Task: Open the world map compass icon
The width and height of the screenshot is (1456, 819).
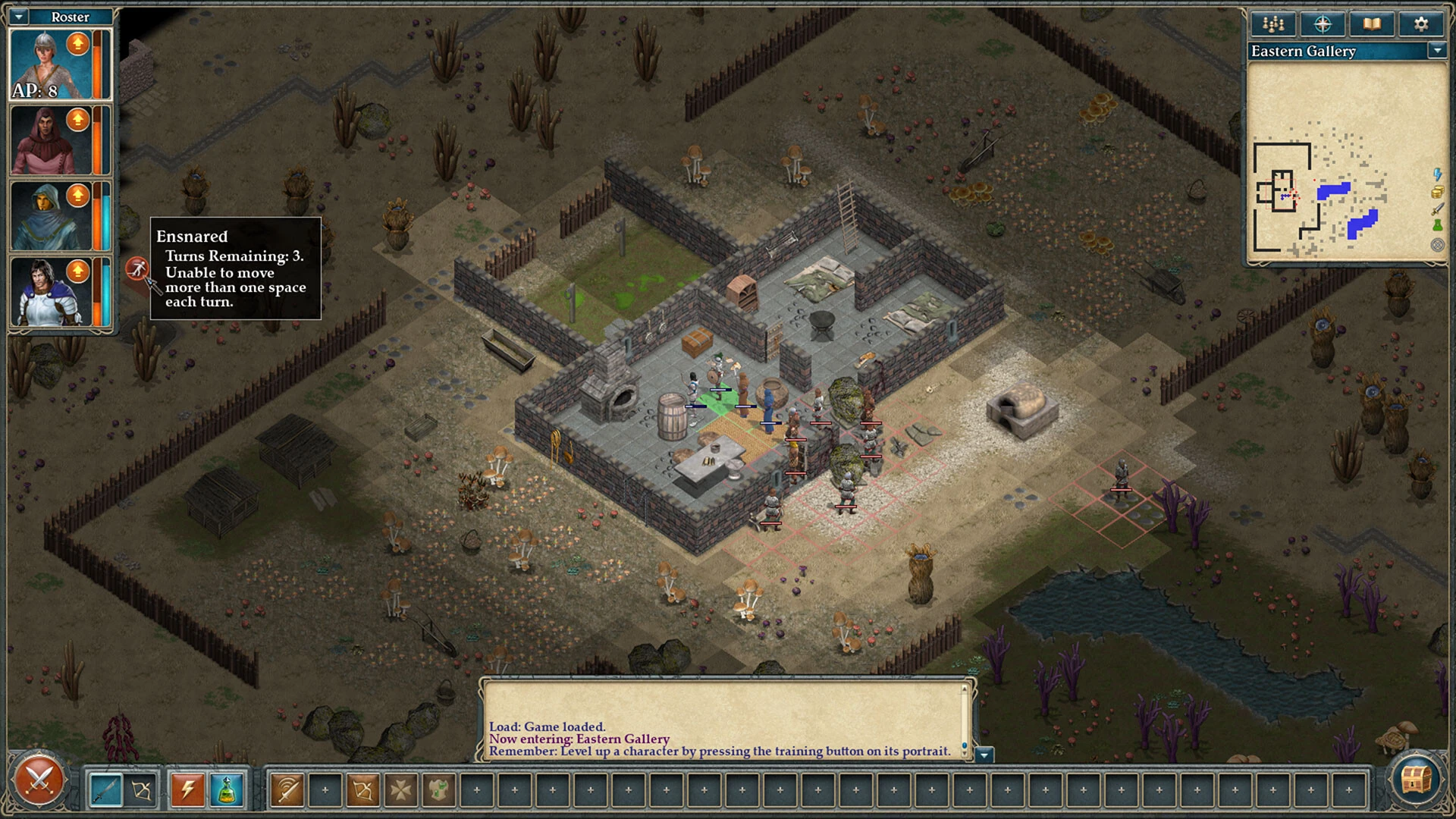Action: [1323, 24]
